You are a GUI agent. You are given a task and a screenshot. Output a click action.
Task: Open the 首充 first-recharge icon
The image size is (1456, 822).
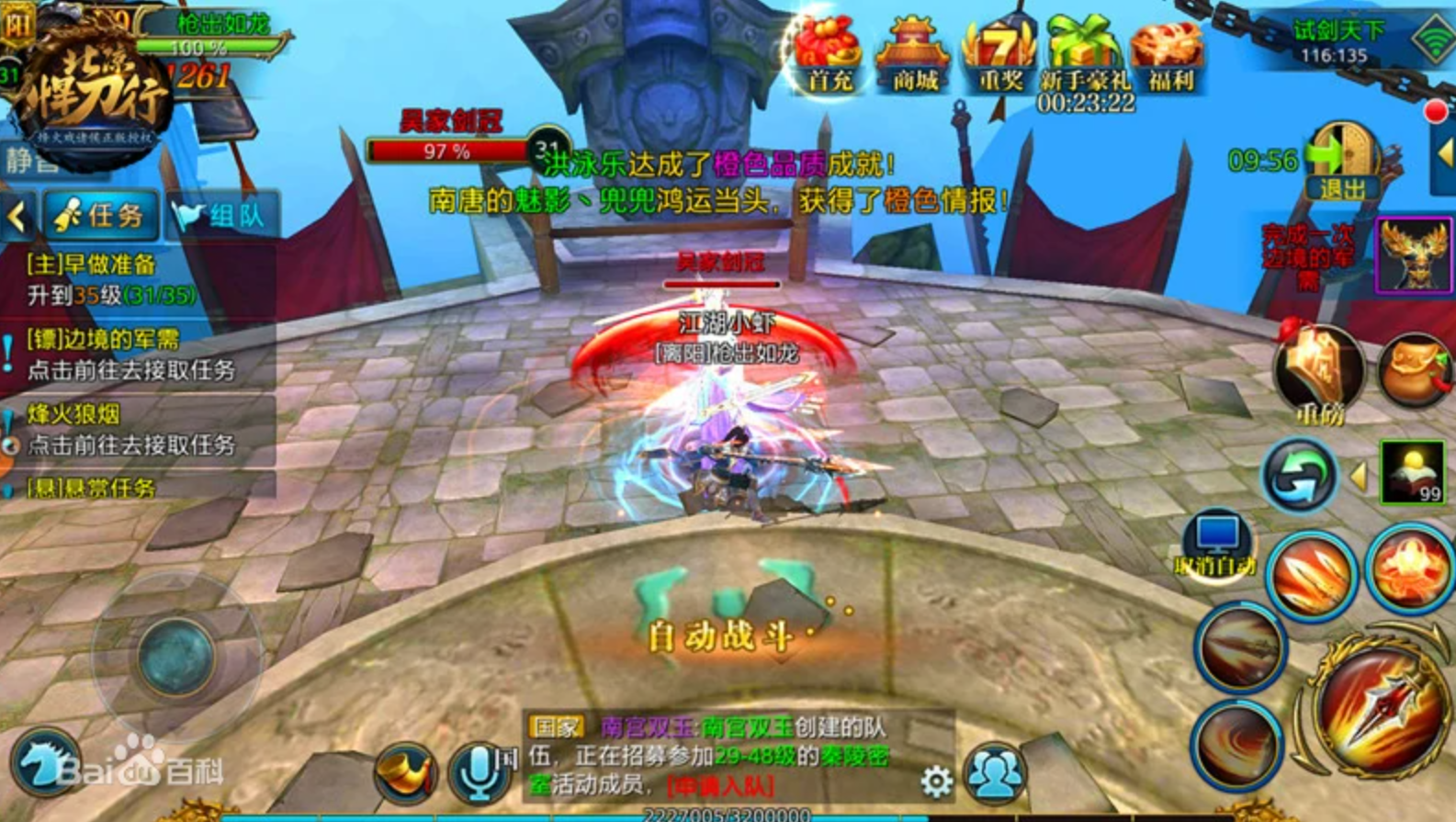tap(828, 56)
